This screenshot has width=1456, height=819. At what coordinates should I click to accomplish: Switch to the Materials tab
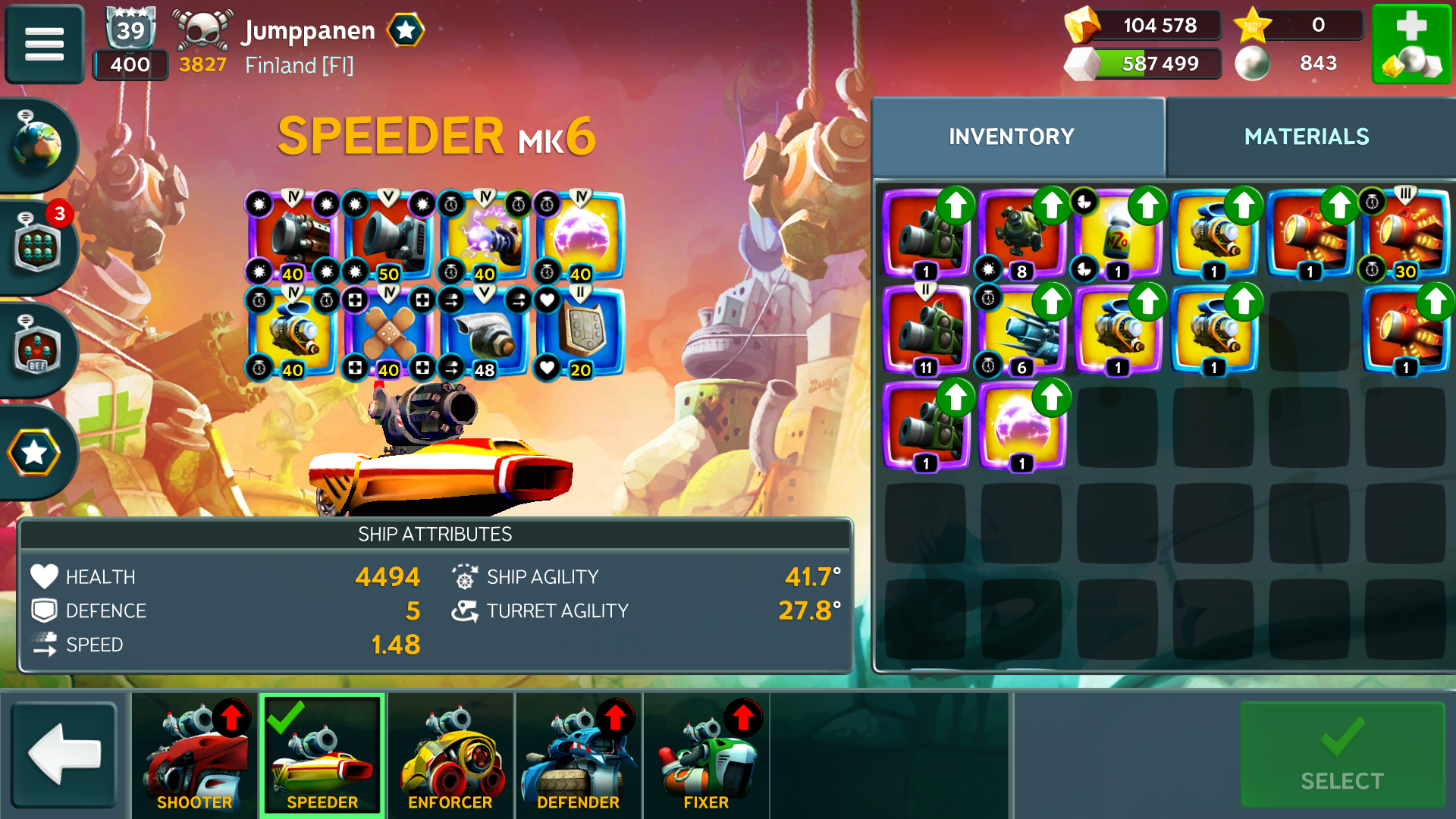1307,136
